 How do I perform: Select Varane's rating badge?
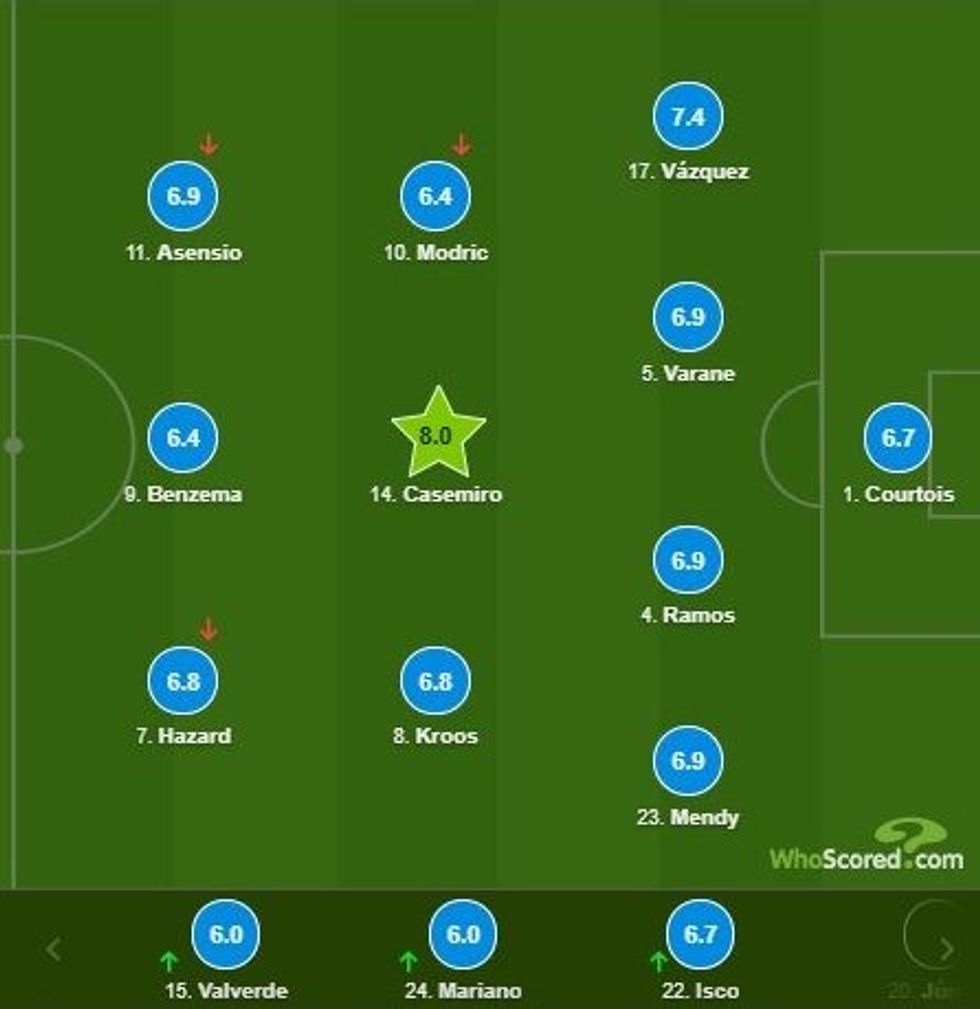[x=688, y=317]
